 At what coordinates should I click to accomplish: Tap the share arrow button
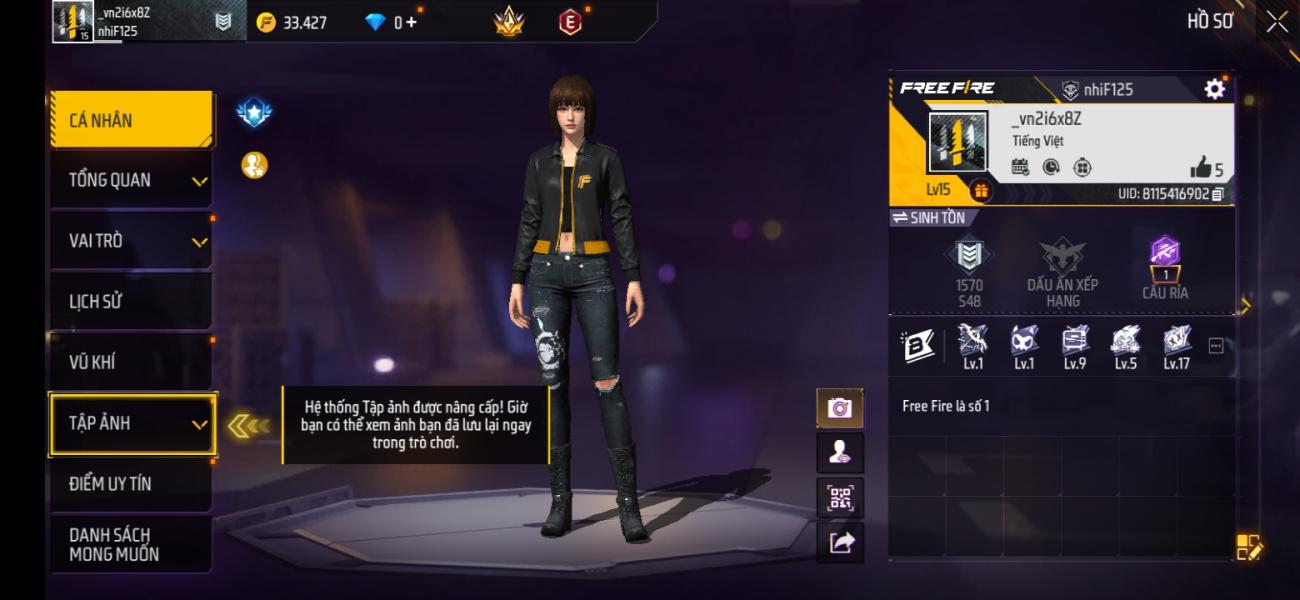840,542
